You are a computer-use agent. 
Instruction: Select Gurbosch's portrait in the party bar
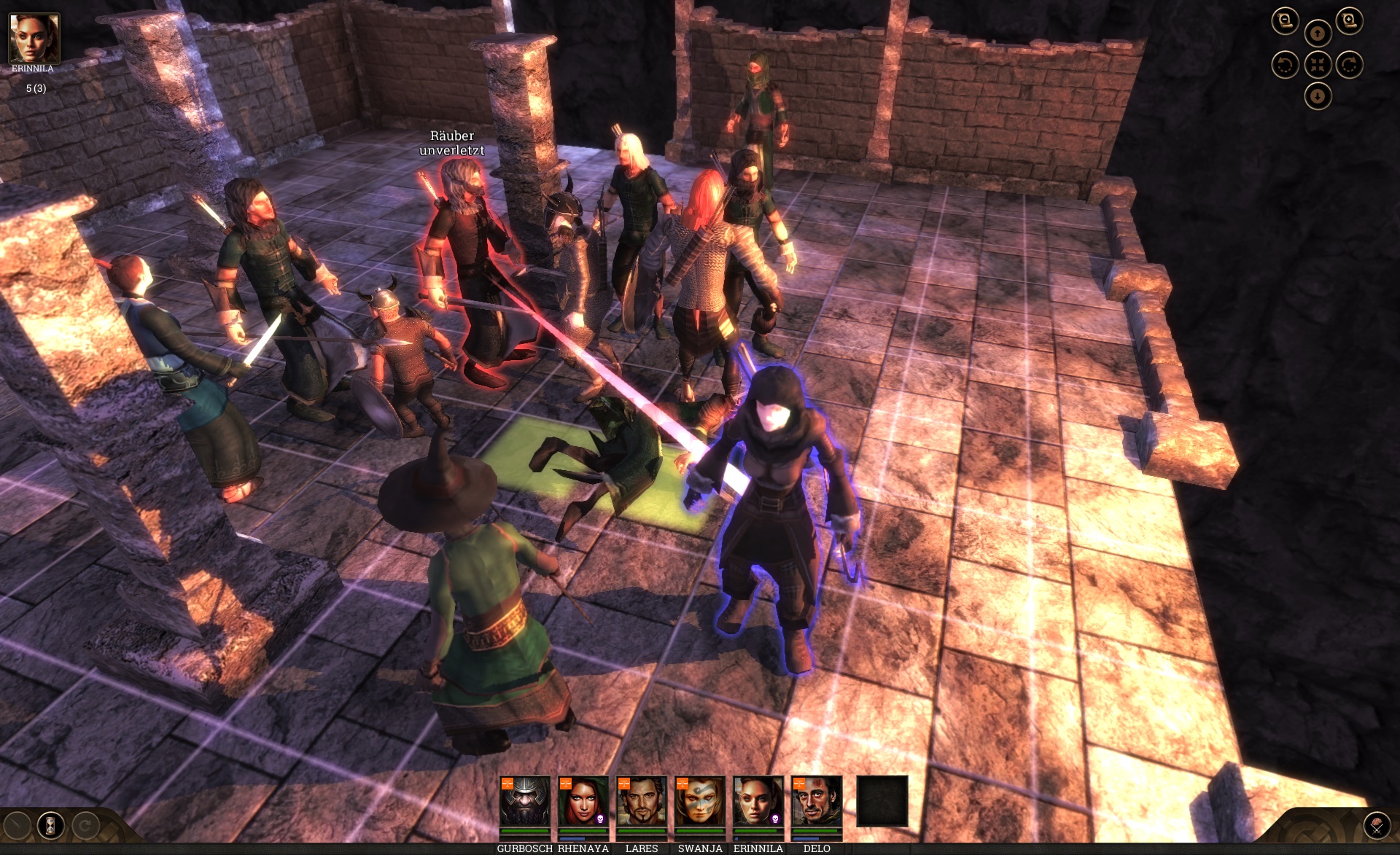pyautogui.click(x=524, y=801)
